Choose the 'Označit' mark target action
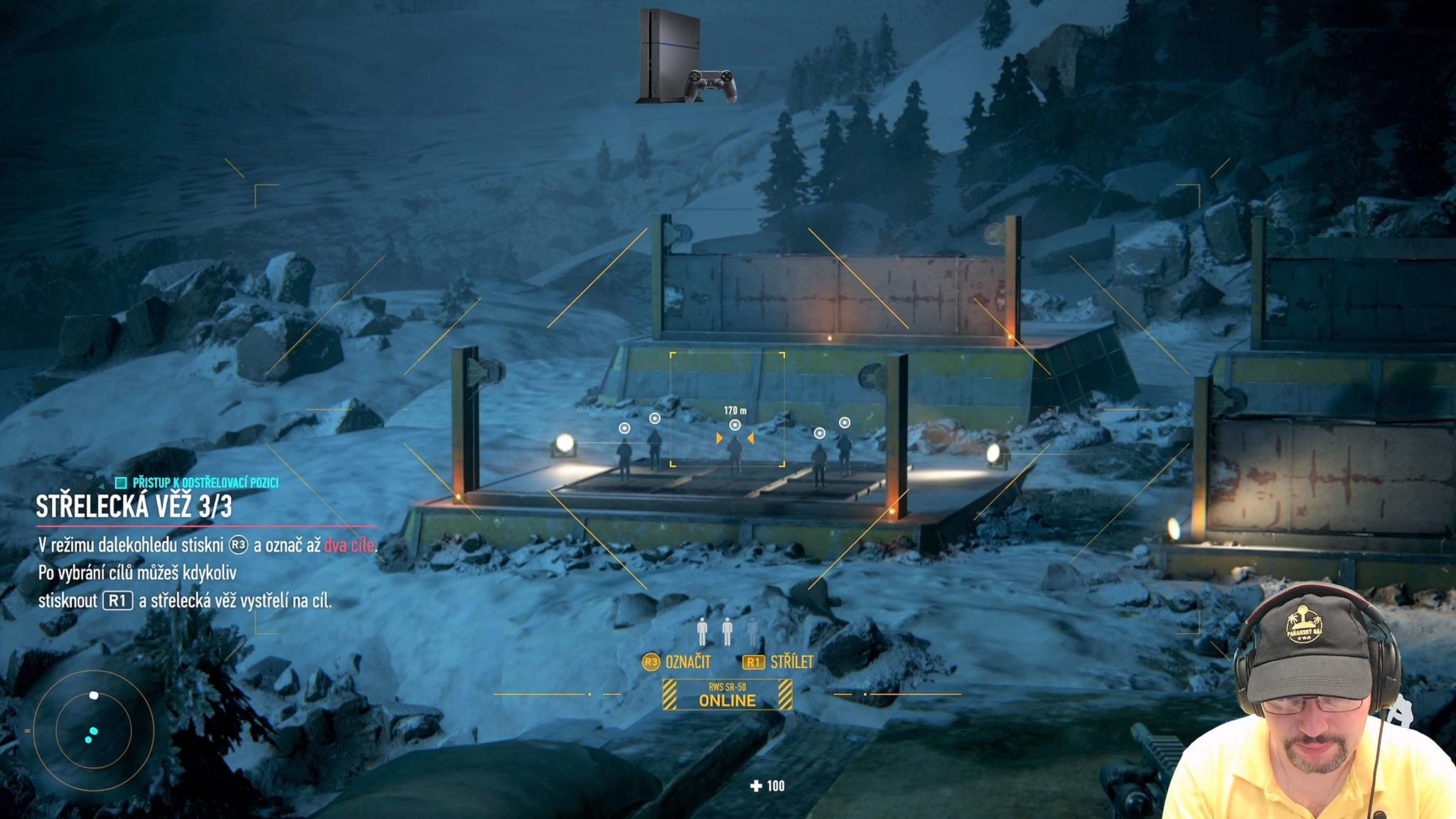The image size is (1456, 819). click(676, 662)
